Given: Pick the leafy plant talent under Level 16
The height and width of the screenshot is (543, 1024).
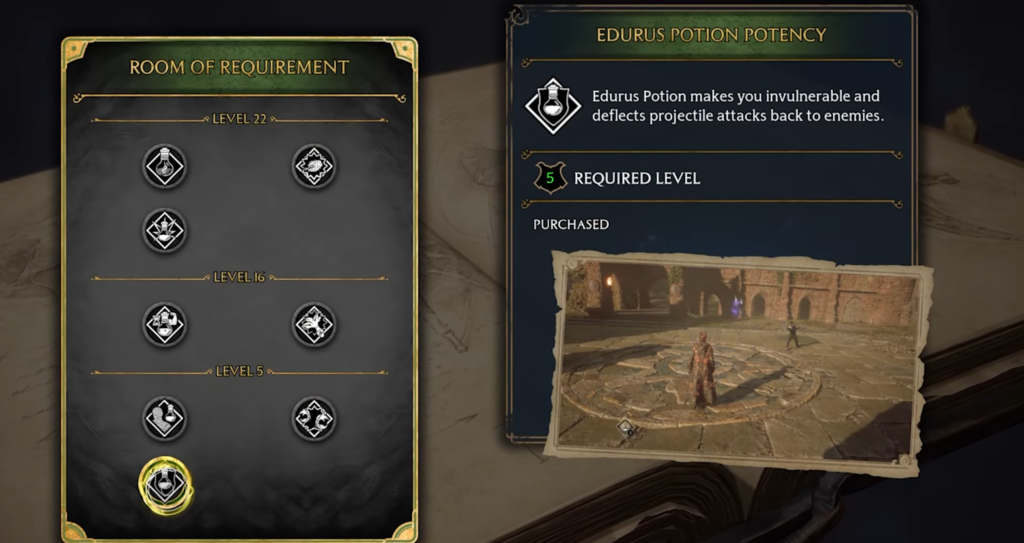Looking at the screenshot, I should click(x=313, y=325).
